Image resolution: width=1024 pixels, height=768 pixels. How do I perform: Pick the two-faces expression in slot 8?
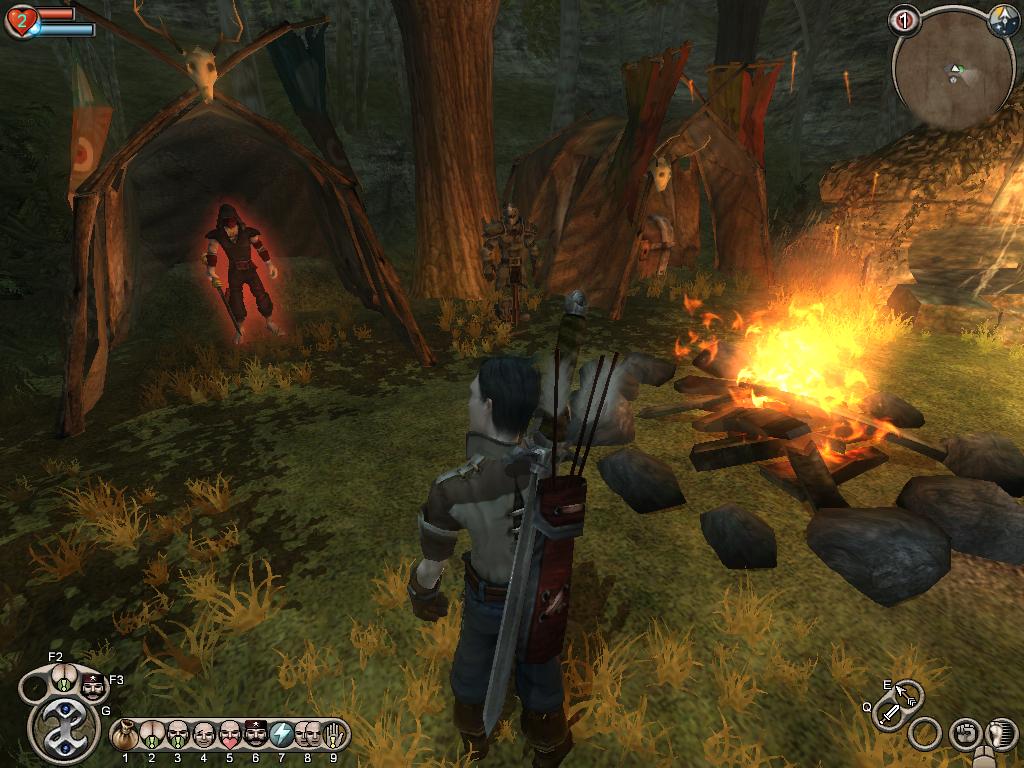[x=308, y=735]
